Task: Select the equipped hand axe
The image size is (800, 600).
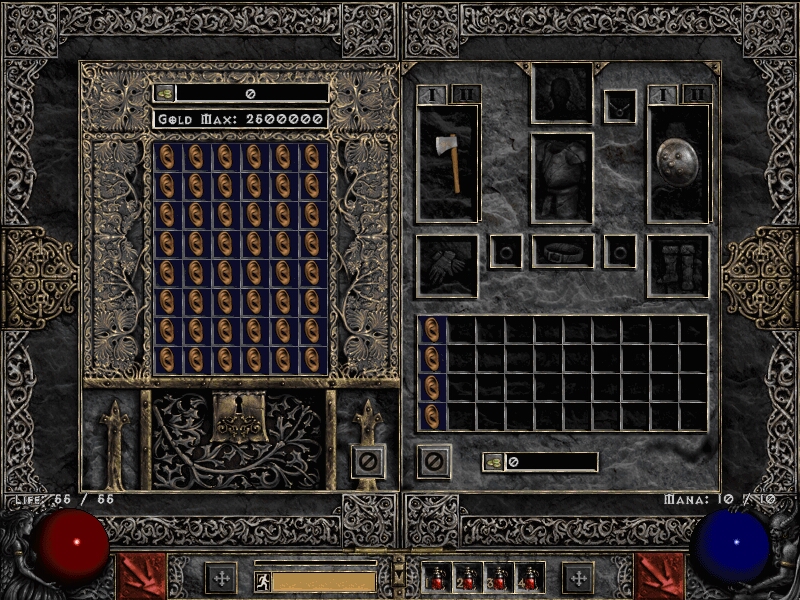Action: [448, 163]
